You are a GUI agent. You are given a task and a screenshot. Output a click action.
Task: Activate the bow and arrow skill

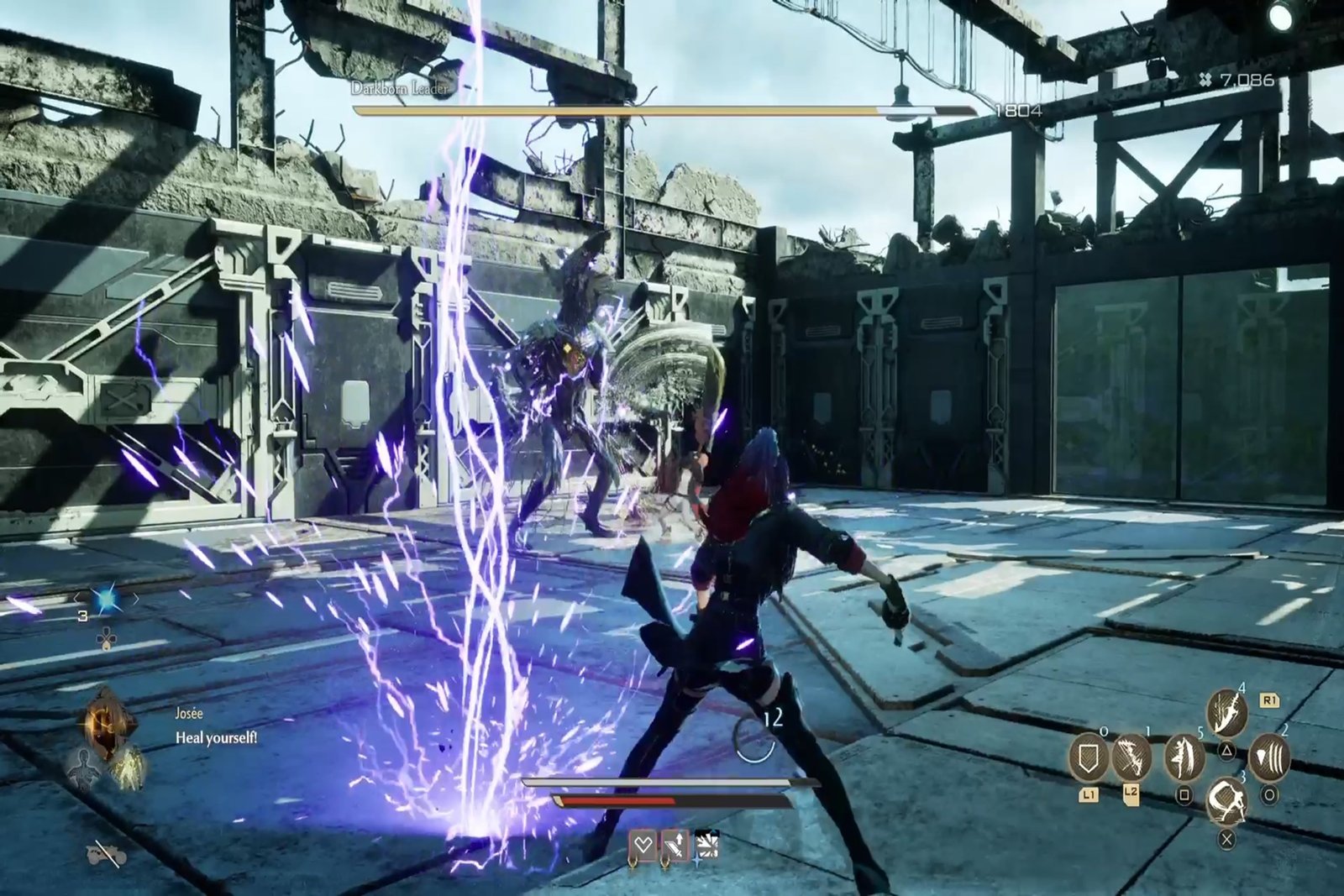[x=1131, y=757]
